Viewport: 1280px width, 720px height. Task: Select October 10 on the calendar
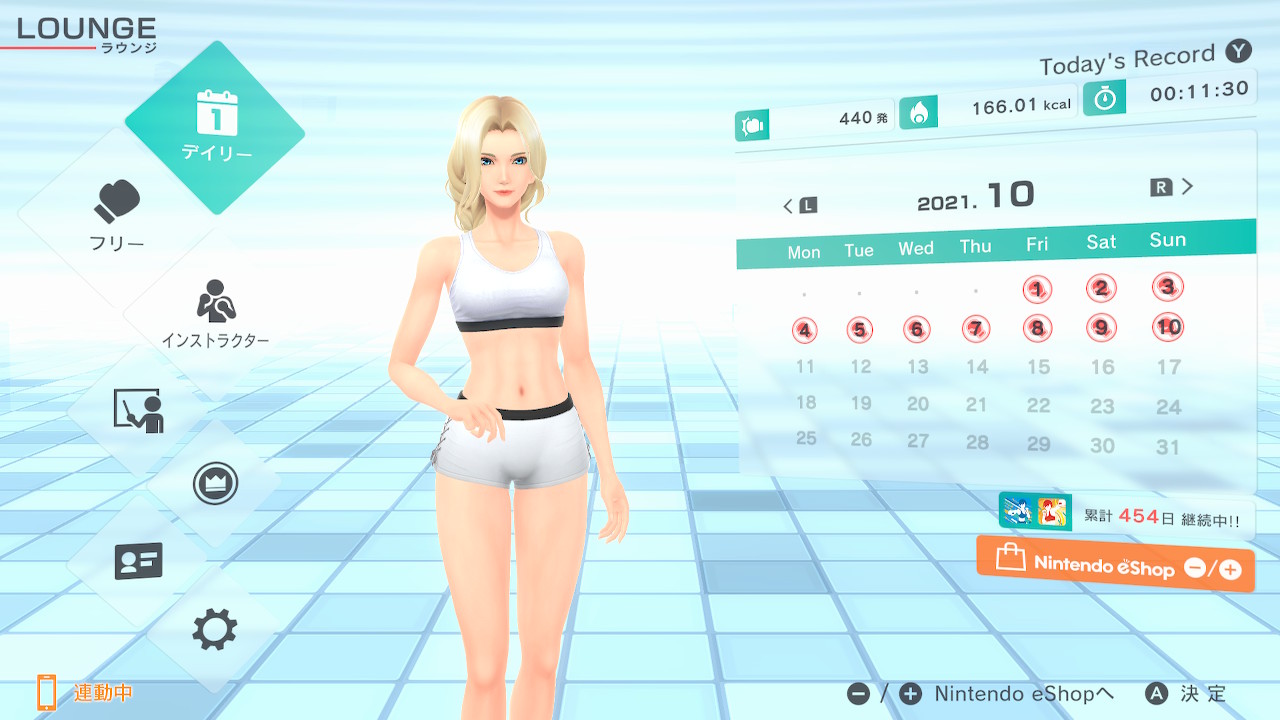click(x=1167, y=326)
